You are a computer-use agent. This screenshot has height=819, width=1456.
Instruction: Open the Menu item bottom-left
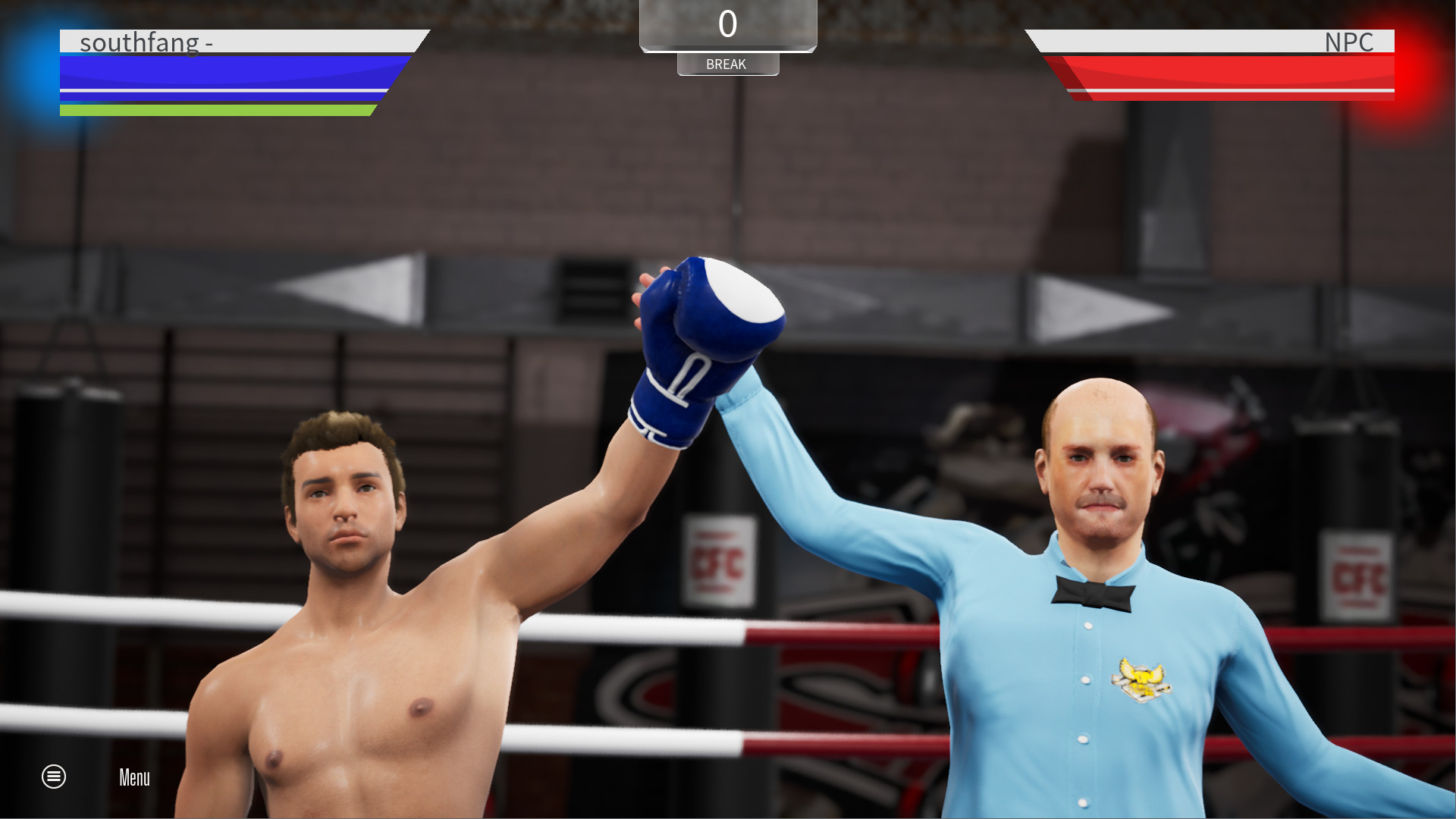pyautogui.click(x=133, y=777)
